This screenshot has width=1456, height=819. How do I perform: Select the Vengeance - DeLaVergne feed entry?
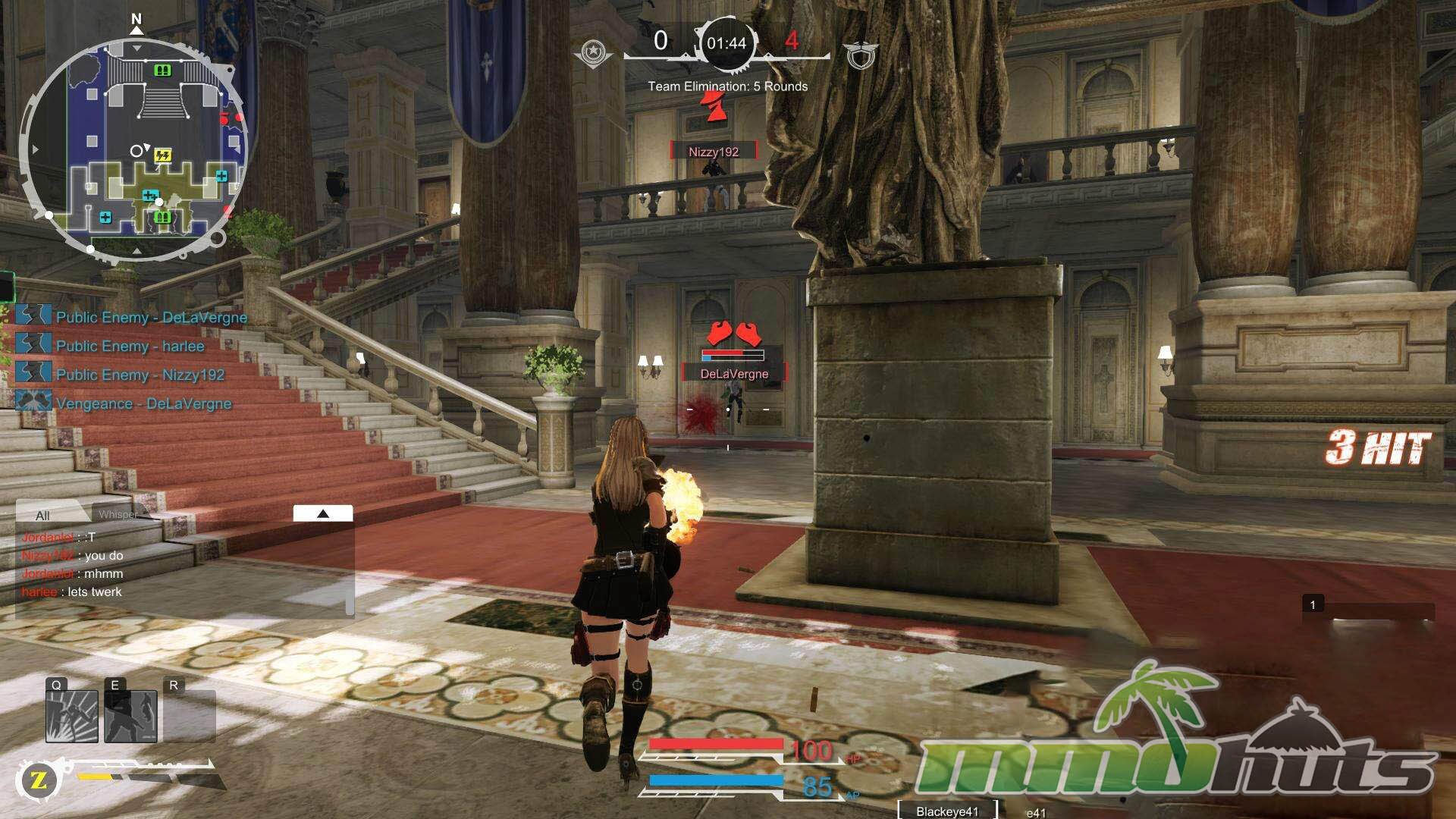click(x=143, y=403)
